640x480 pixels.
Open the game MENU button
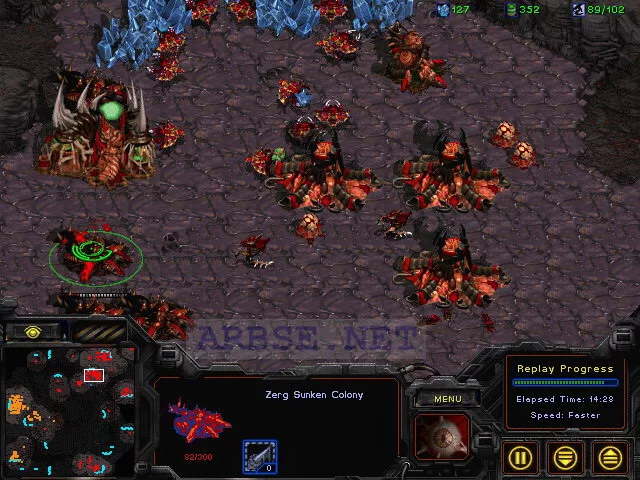445,398
